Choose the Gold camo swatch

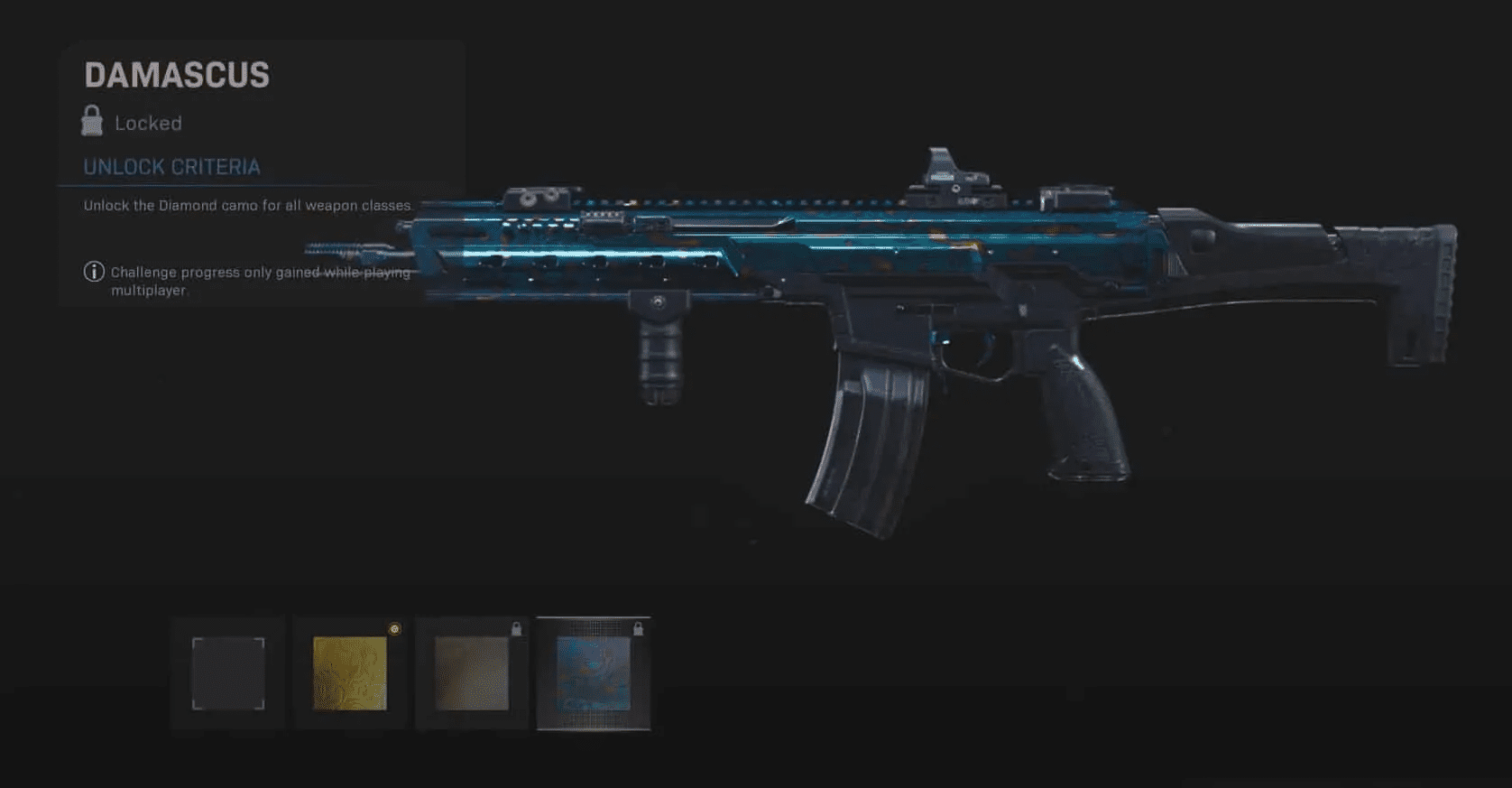click(350, 673)
